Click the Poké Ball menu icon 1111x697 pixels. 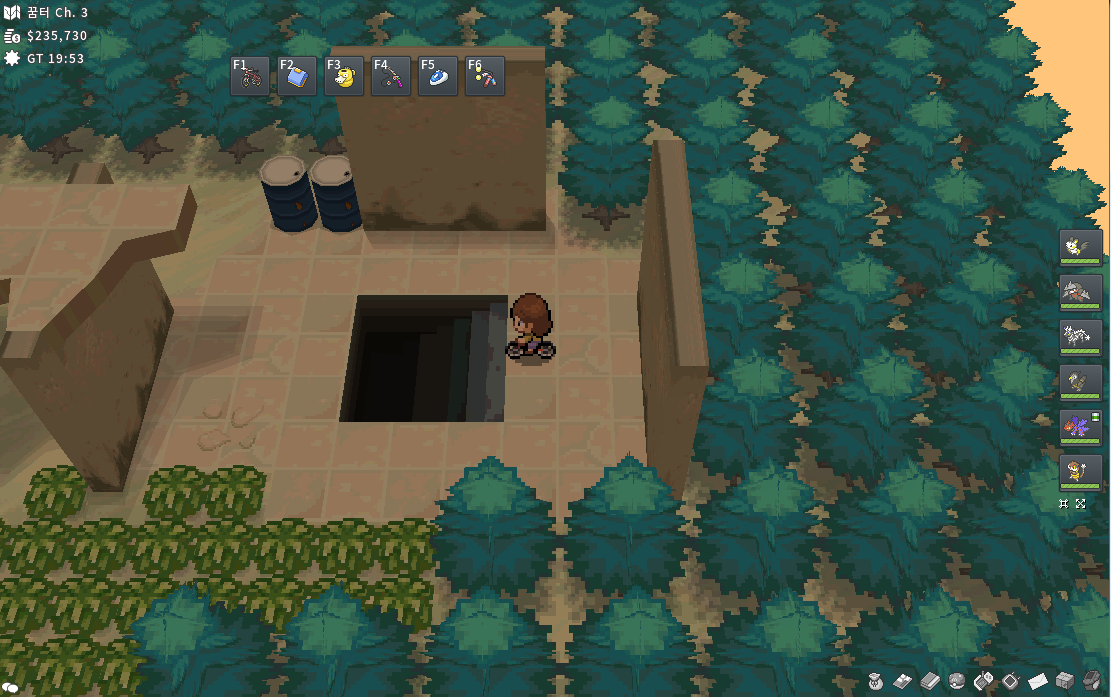tap(956, 681)
